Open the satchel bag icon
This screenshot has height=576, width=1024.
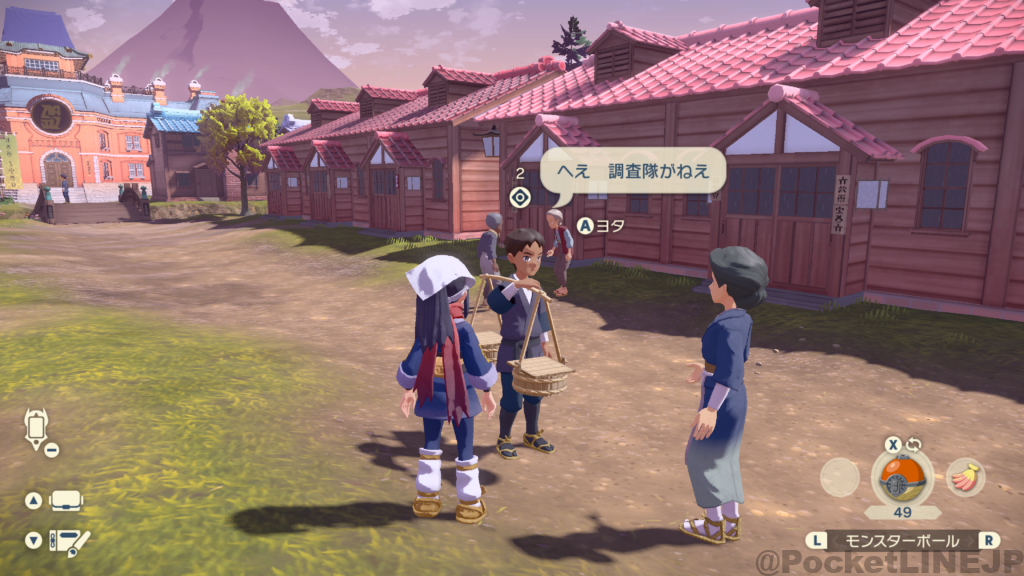coord(66,501)
